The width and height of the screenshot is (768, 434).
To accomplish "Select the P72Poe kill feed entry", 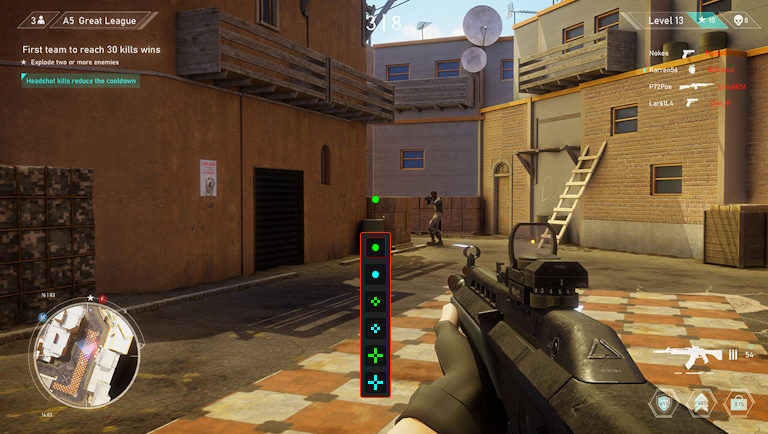I will 690,87.
